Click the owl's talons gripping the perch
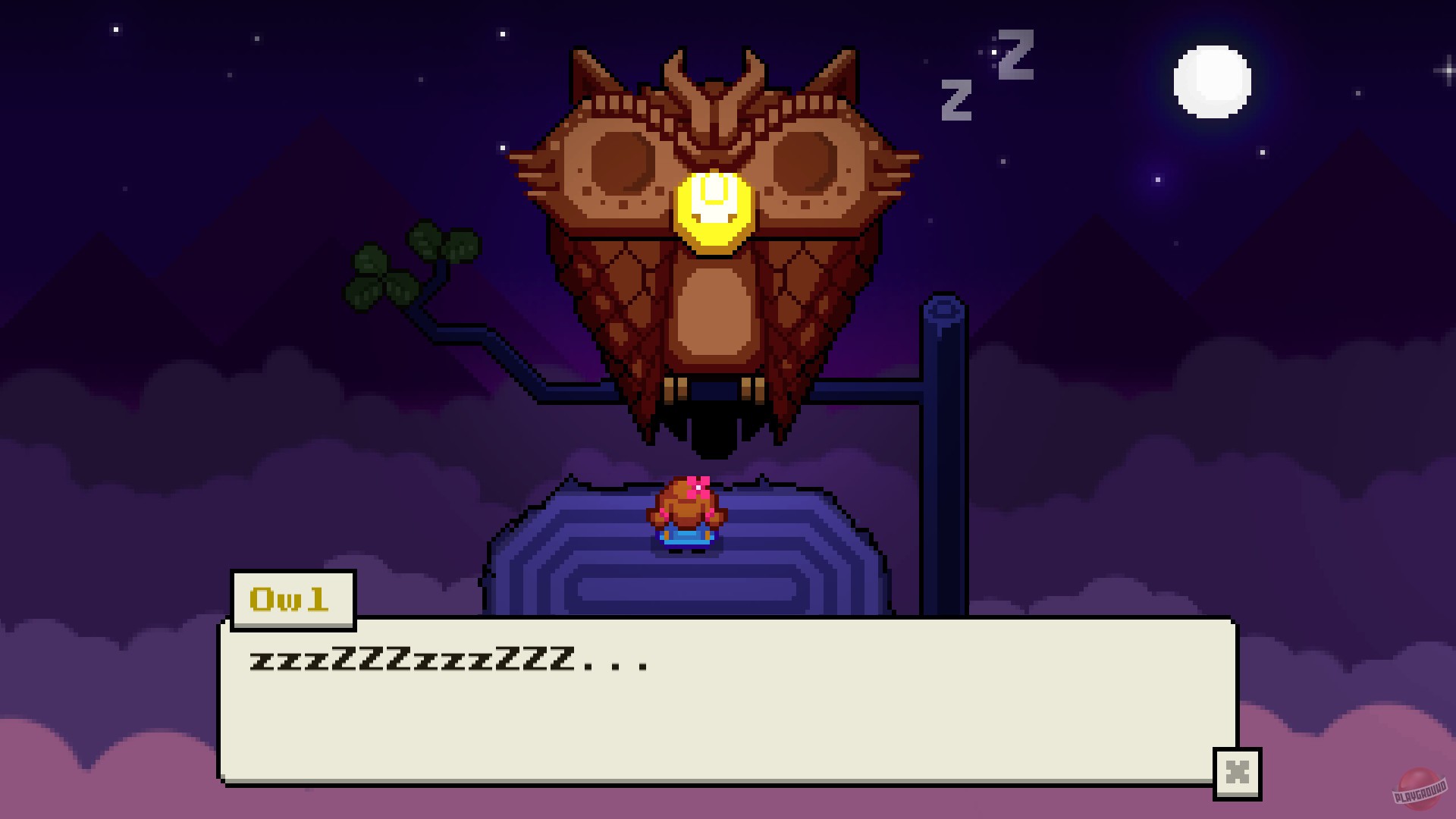The image size is (1456, 819). [713, 387]
